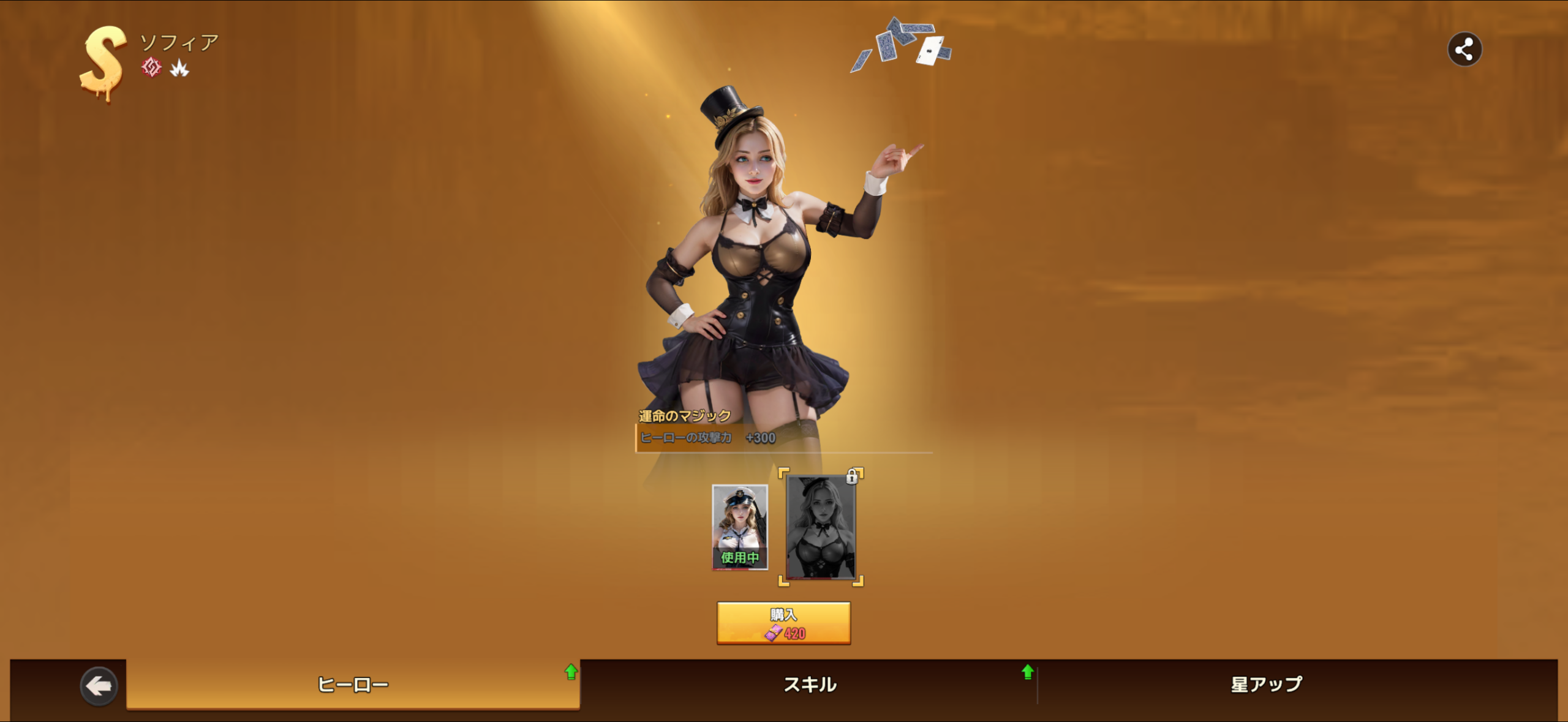Screen dimensions: 1568x722
Task: Tap the red faction emblem icon
Action: [x=151, y=67]
